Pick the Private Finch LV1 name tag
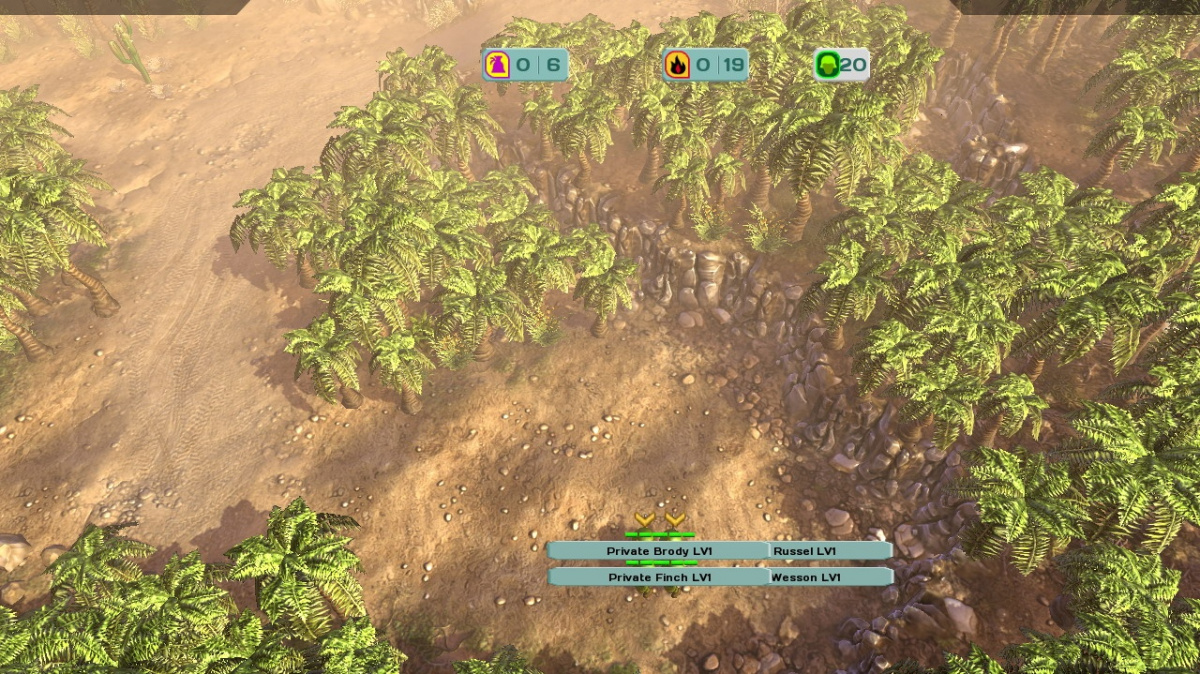This screenshot has width=1200, height=674. click(659, 577)
